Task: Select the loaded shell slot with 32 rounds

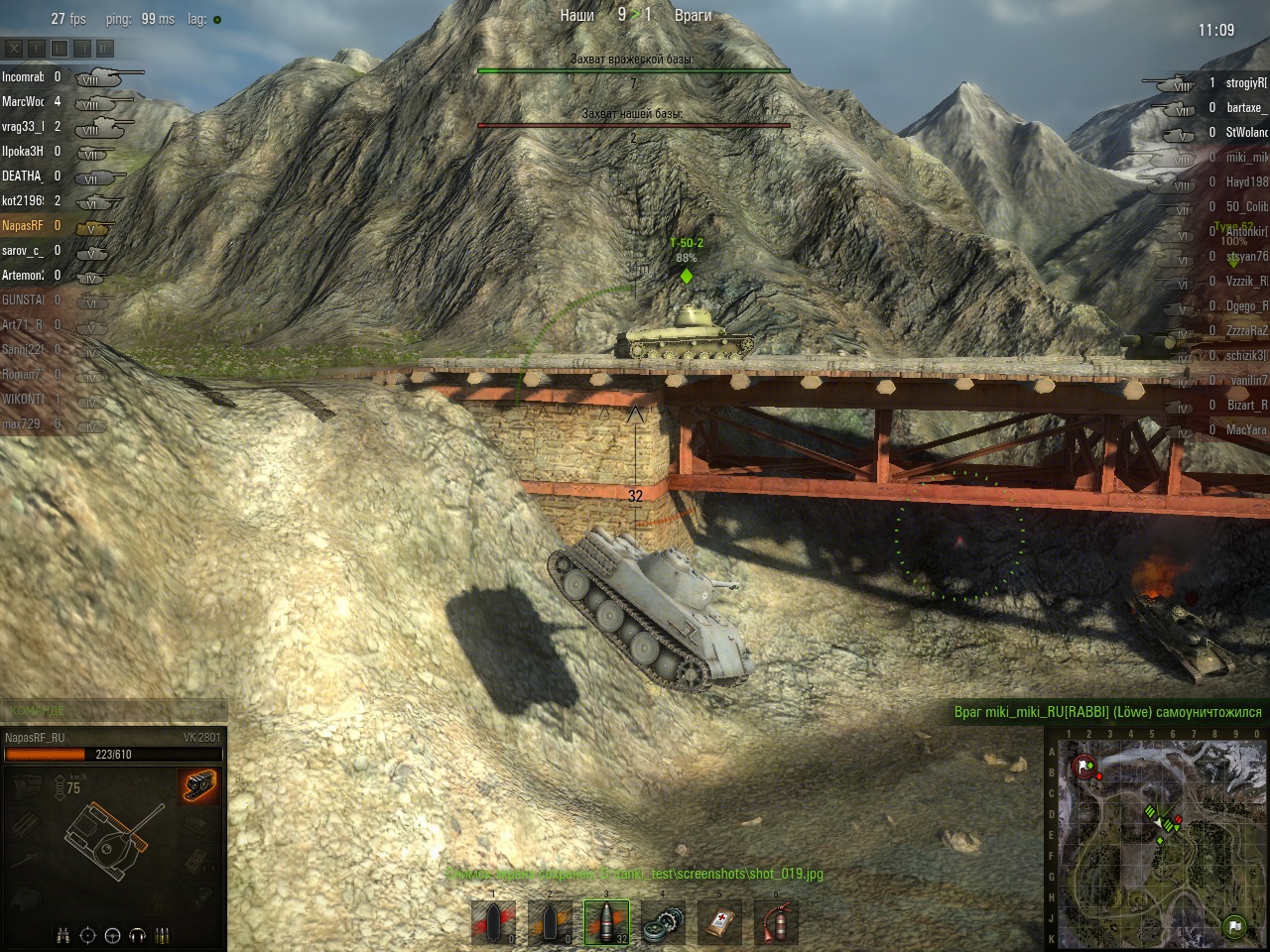Action: 606,922
